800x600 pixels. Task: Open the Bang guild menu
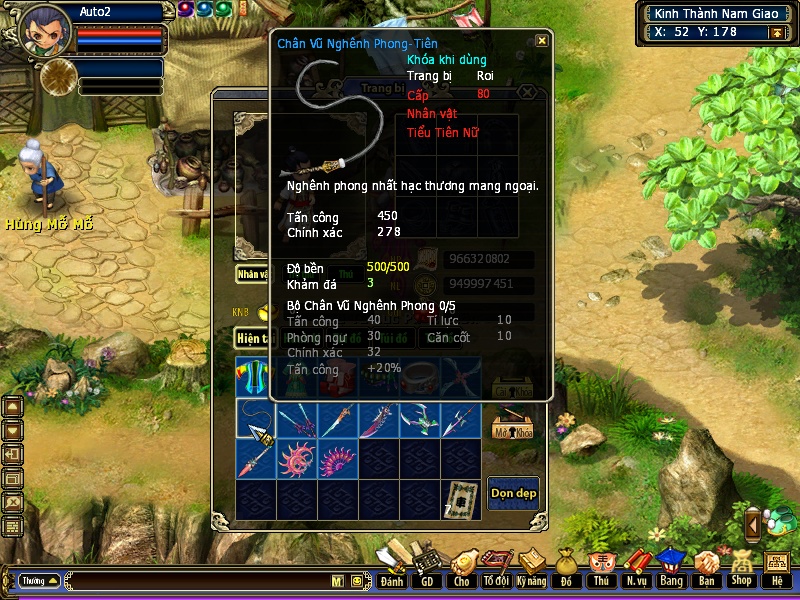(671, 570)
